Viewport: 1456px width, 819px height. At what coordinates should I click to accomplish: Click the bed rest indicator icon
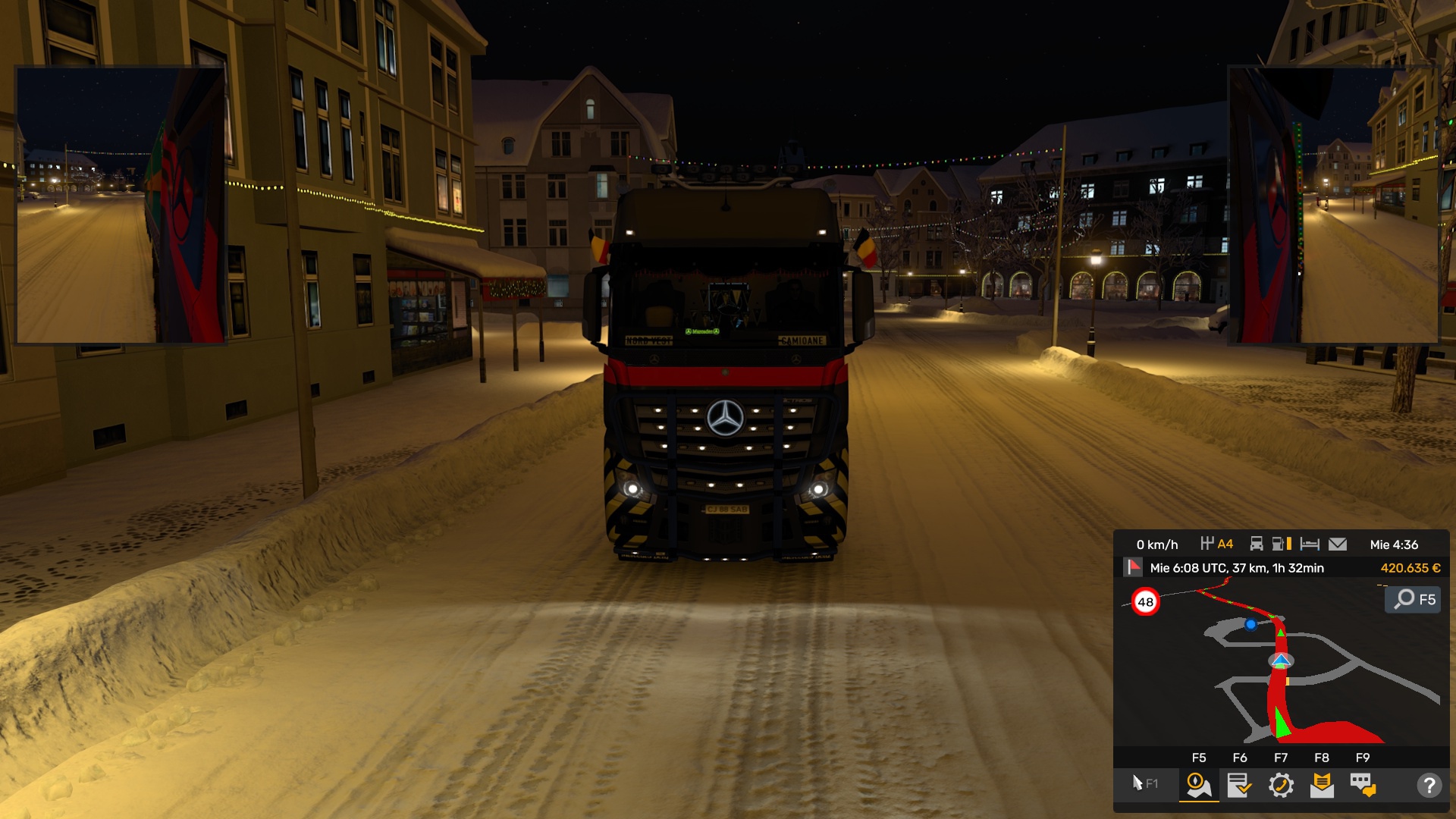click(x=1310, y=544)
